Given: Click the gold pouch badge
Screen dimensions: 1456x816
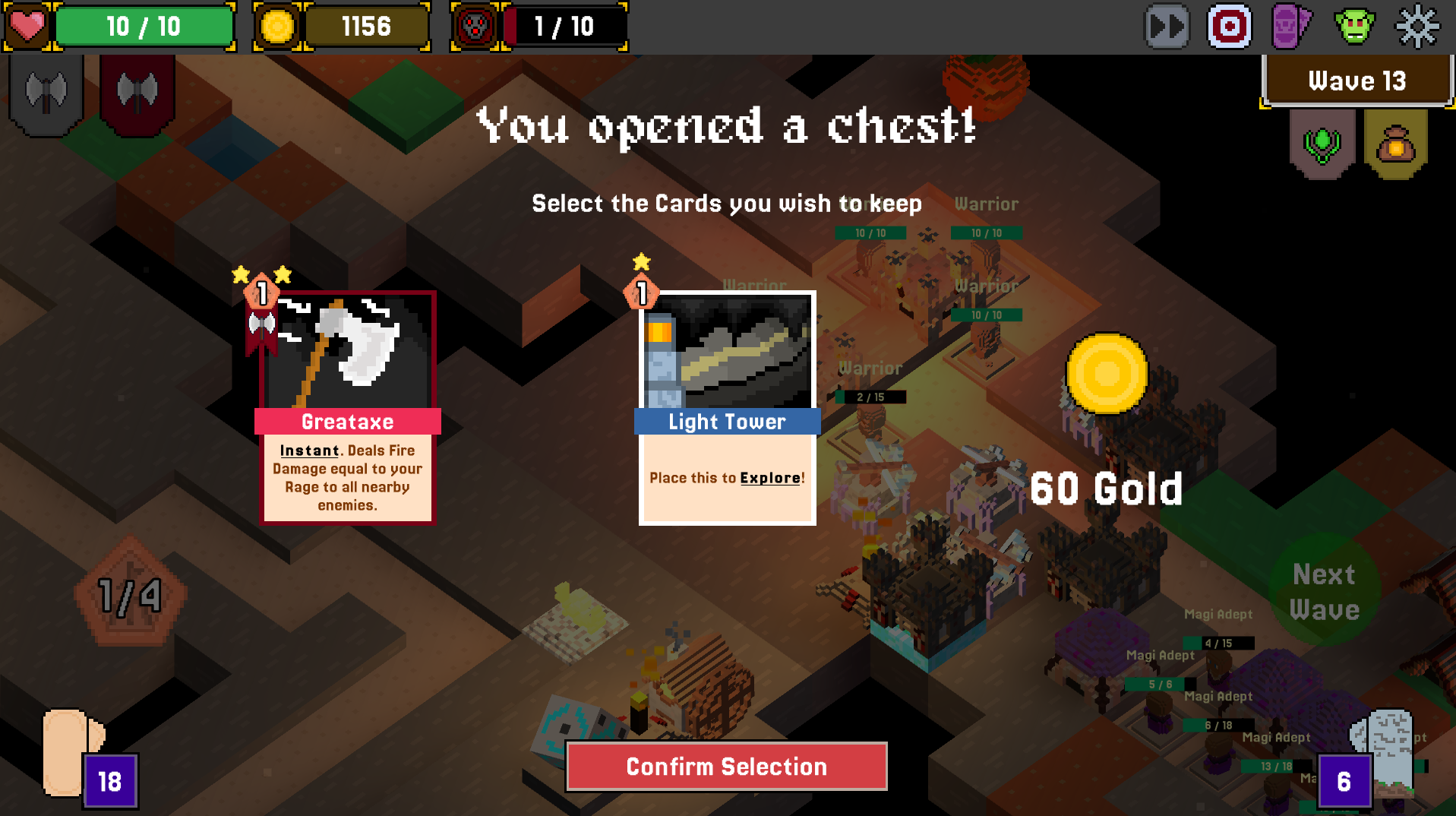Looking at the screenshot, I should click(1395, 142).
